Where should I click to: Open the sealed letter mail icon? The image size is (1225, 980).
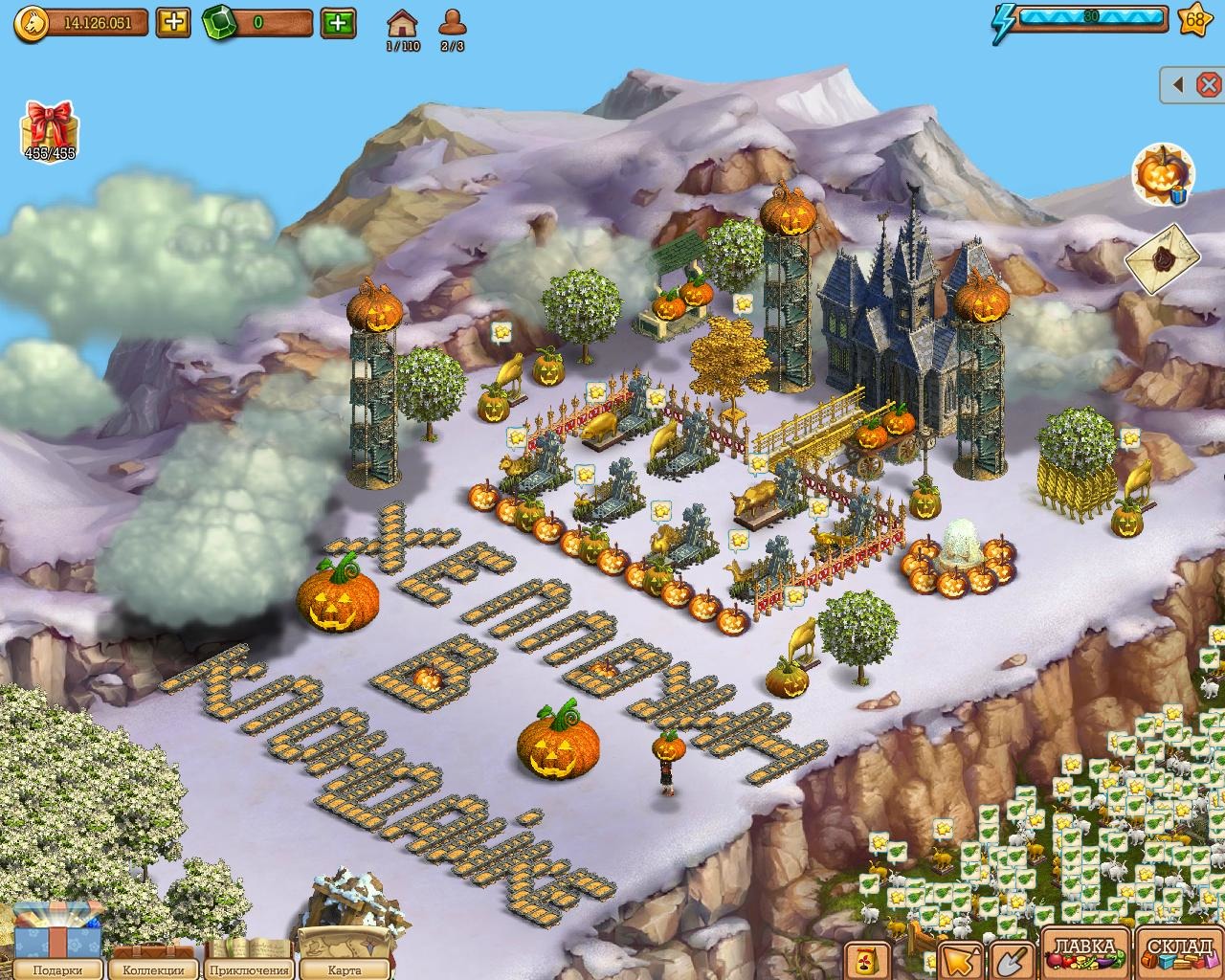tap(1163, 256)
